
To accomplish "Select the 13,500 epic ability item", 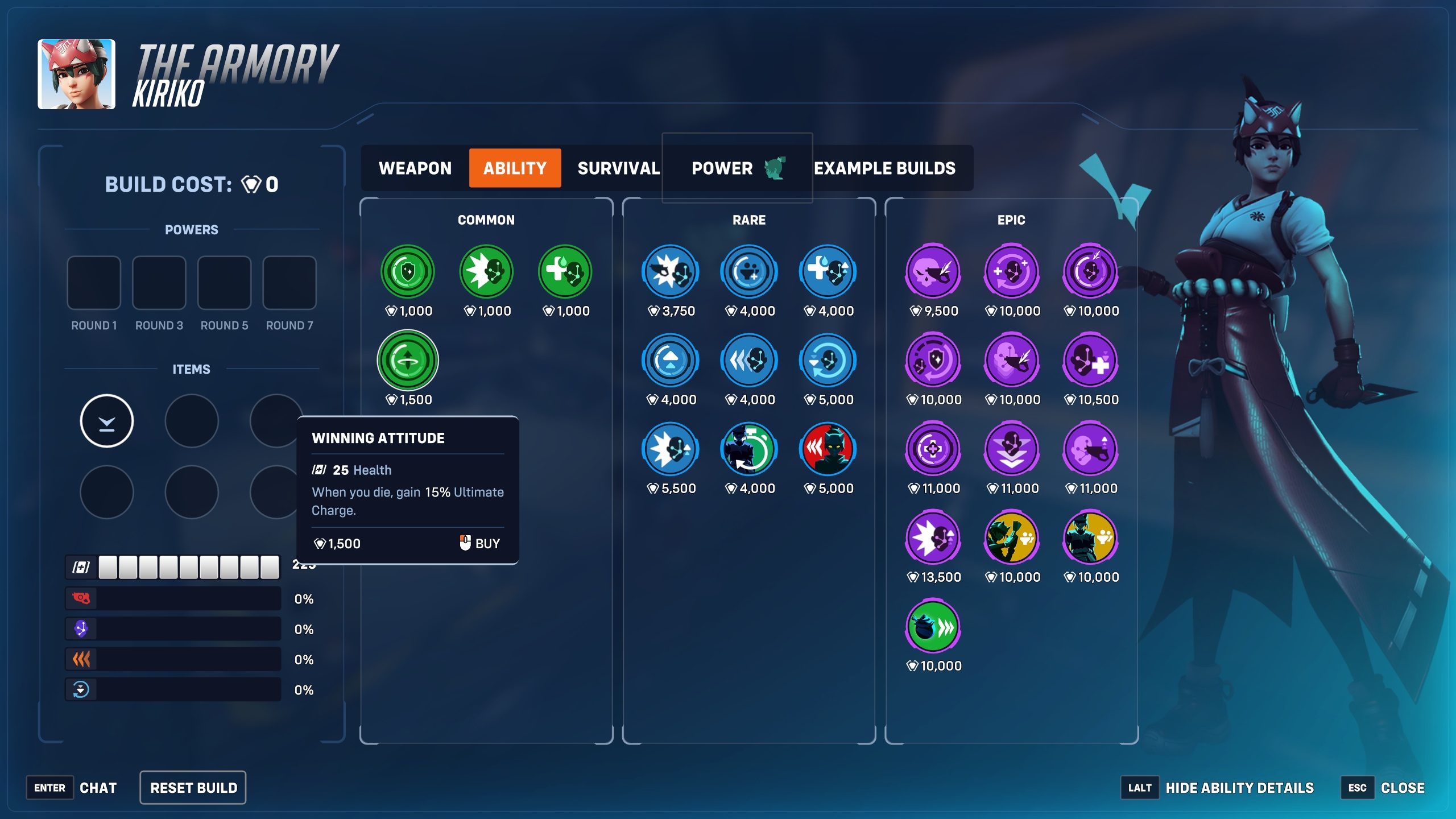I will coord(933,538).
